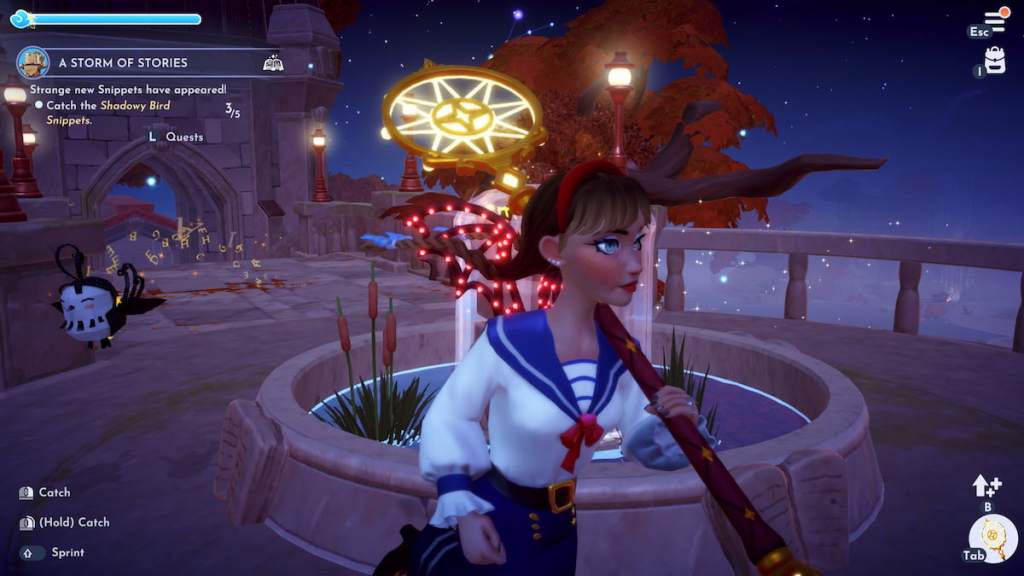Open the Quests log label

183,137
